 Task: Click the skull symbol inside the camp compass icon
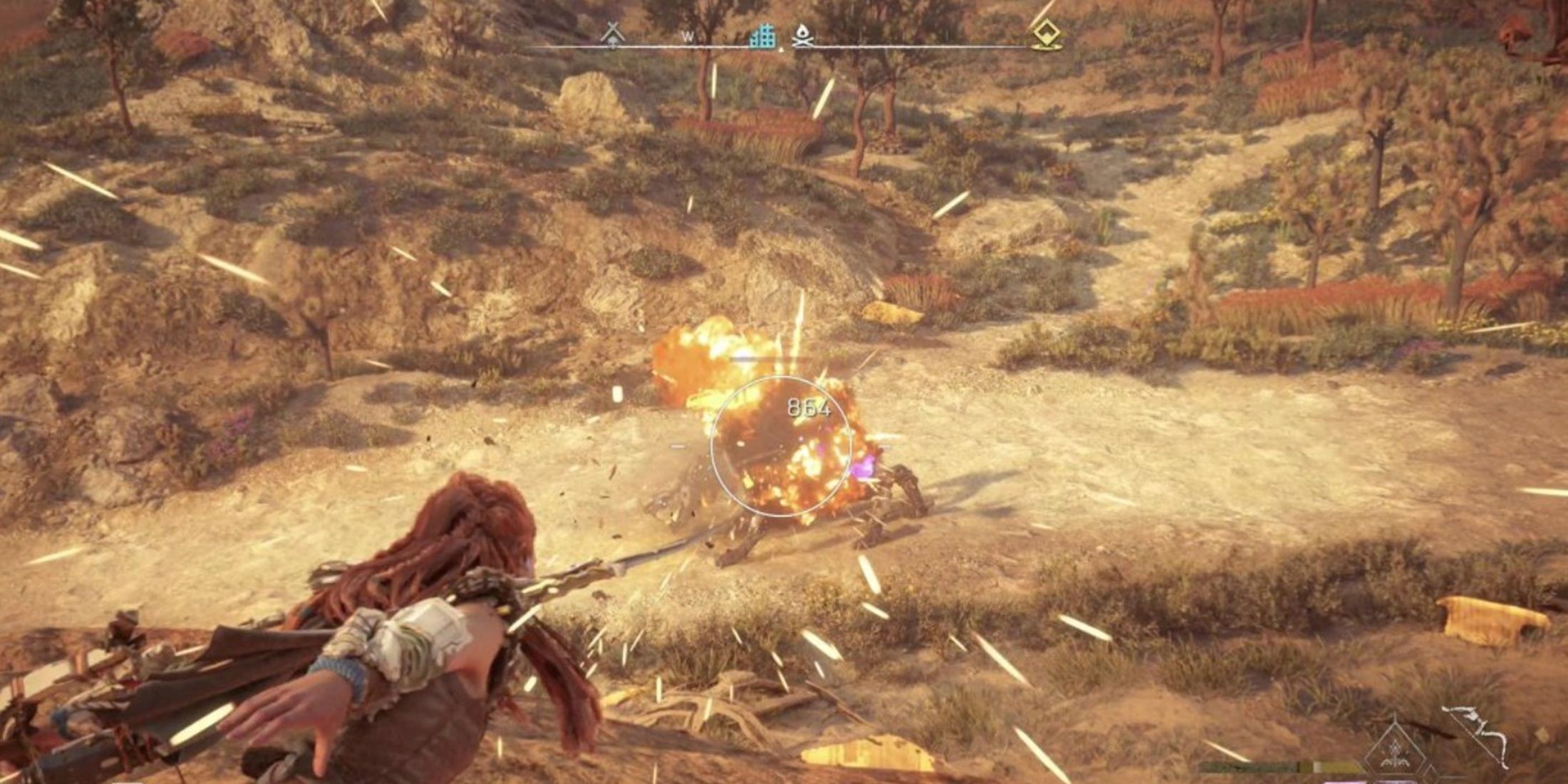click(x=613, y=43)
